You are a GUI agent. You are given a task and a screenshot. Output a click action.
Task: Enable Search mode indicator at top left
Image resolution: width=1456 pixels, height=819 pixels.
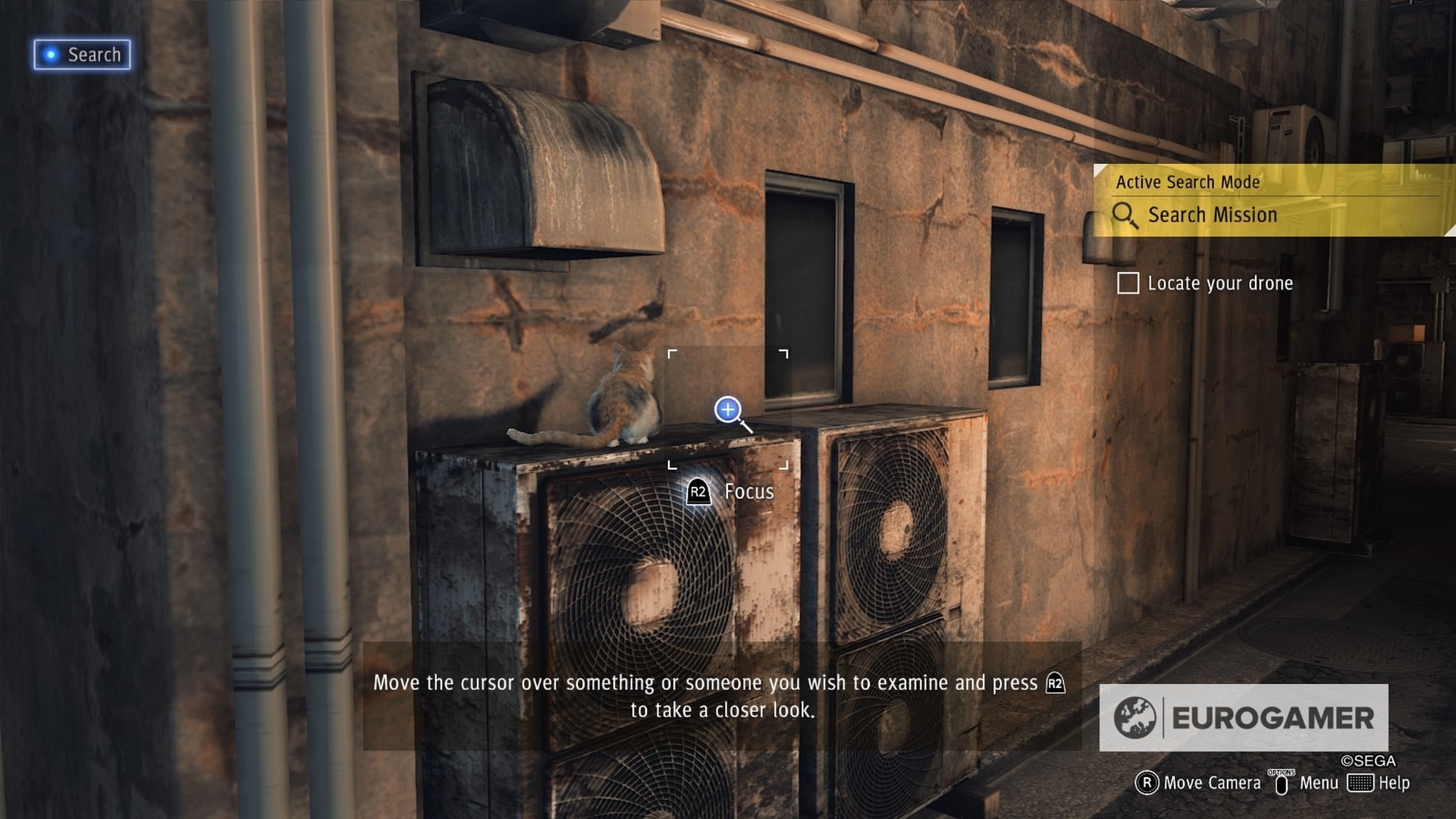81,54
